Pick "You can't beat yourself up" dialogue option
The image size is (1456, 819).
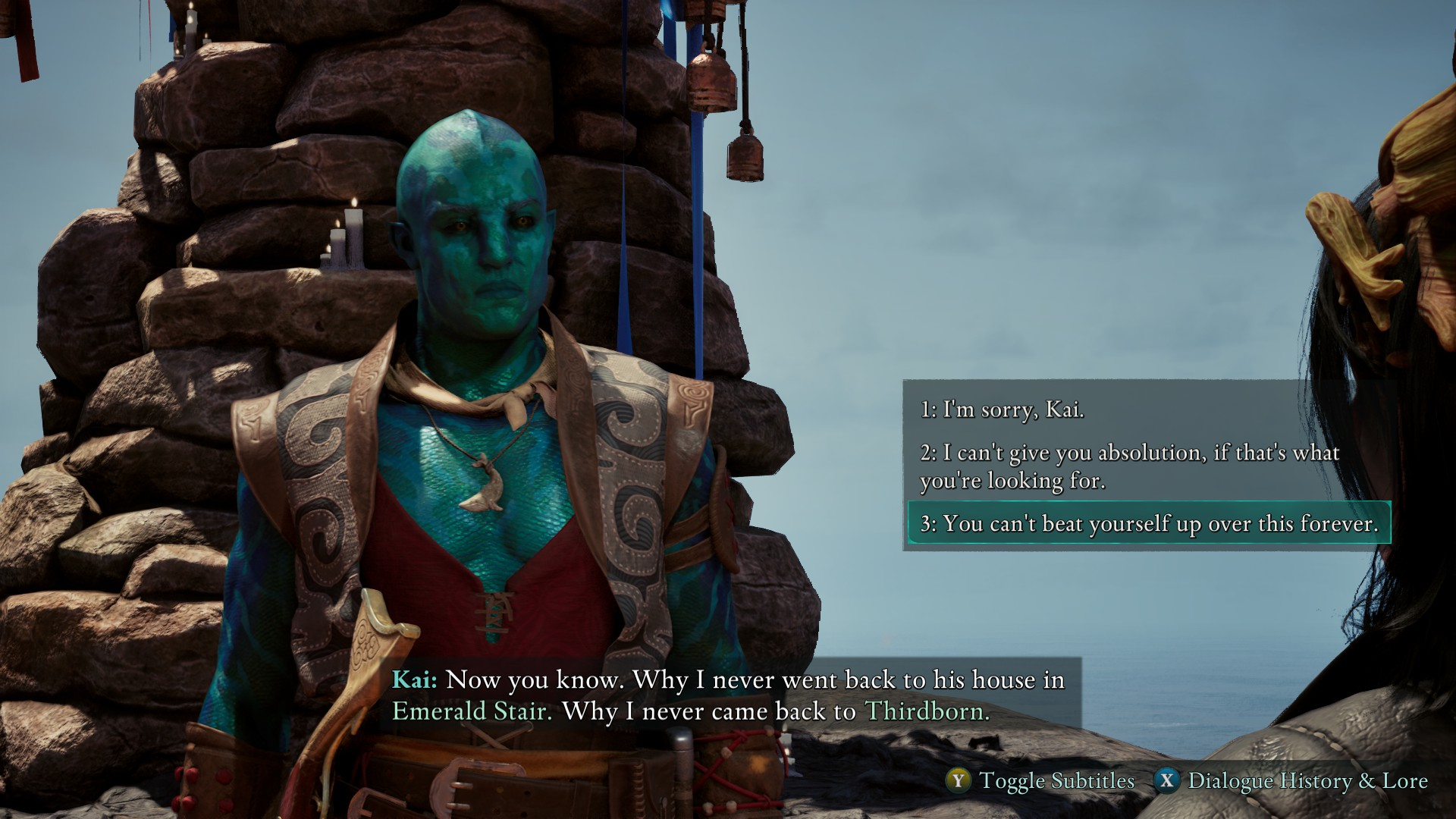click(x=1149, y=523)
